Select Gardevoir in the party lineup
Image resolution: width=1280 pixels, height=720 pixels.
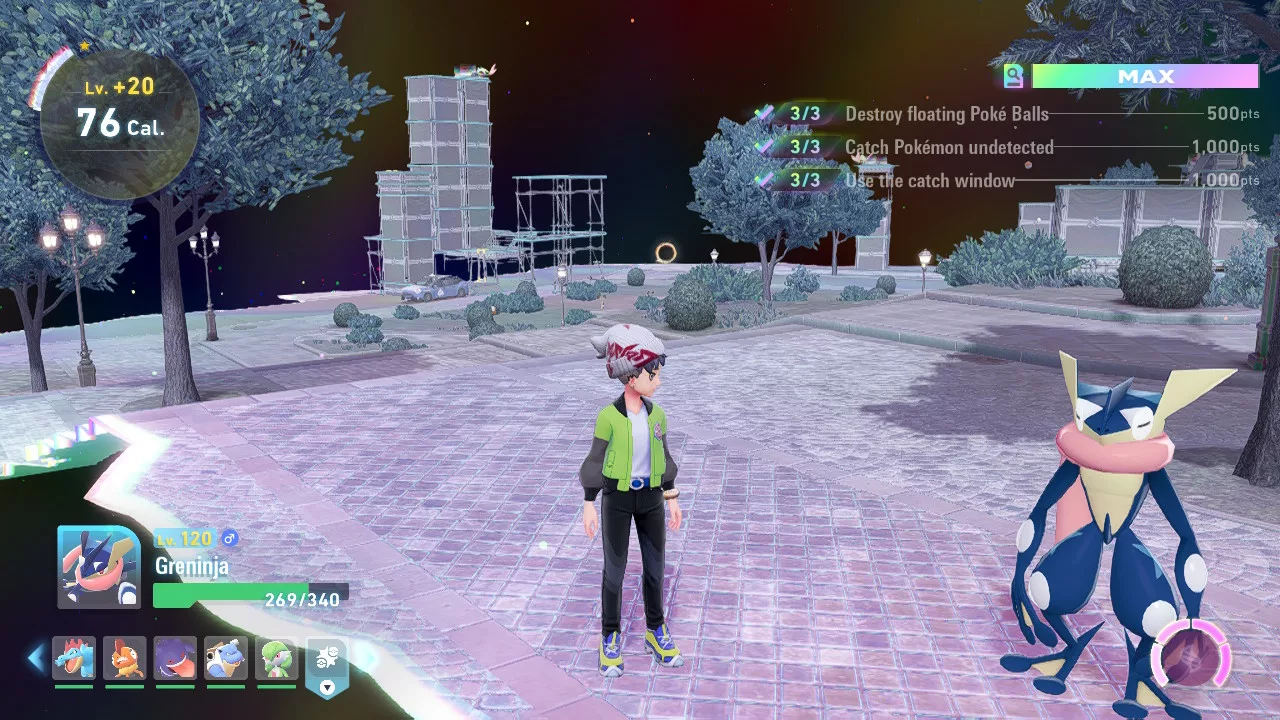[276, 657]
